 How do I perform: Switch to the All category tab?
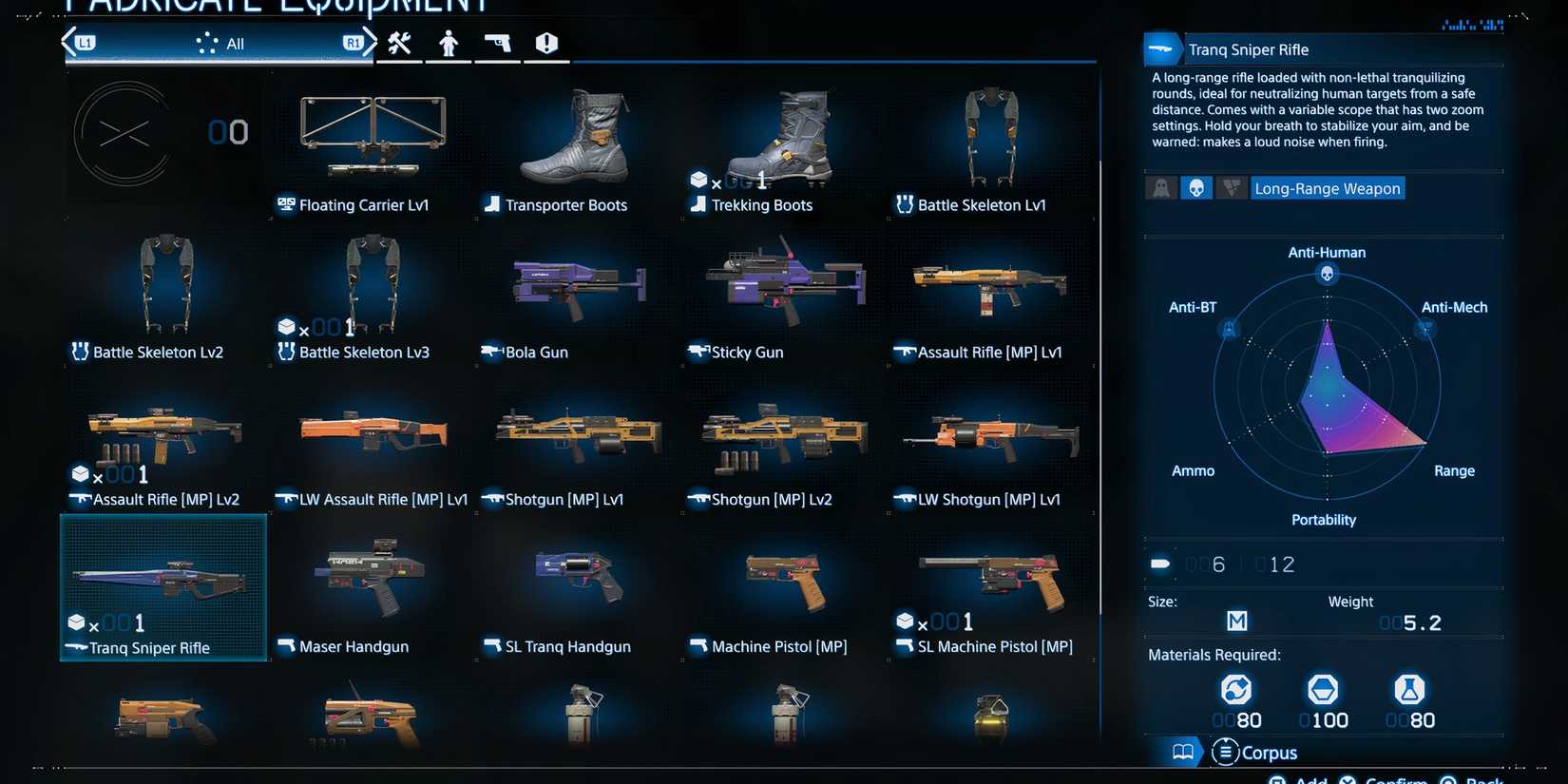(228, 43)
